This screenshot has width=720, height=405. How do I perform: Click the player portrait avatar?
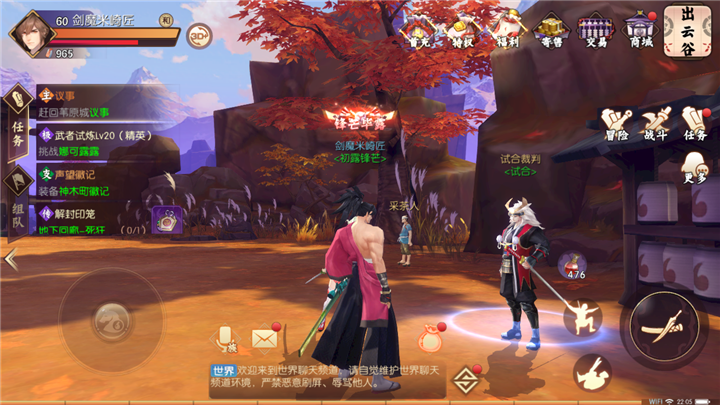(x=32, y=29)
